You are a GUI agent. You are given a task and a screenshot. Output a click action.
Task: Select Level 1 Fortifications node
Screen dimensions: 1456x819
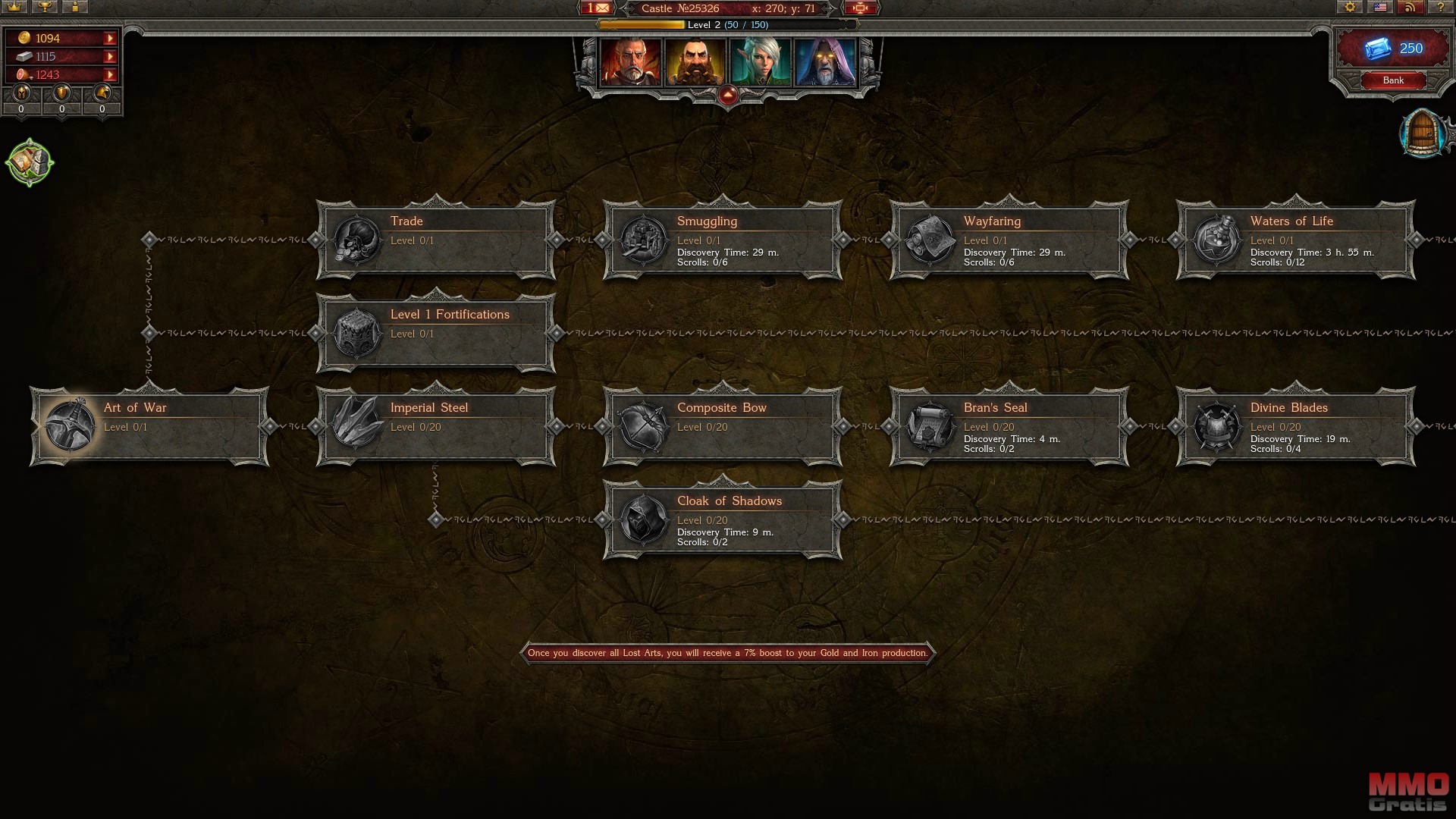435,333
